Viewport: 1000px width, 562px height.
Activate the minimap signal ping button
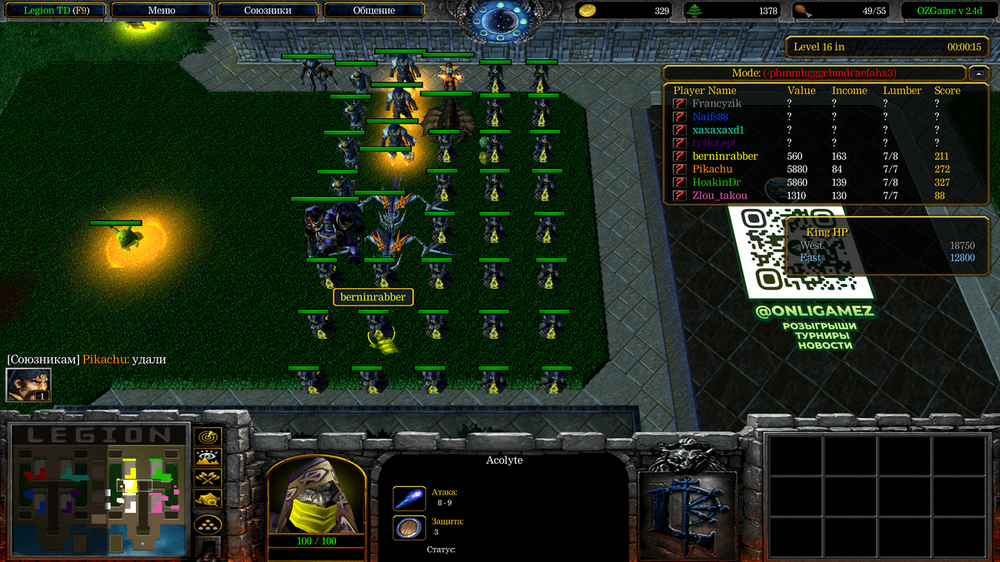click(x=208, y=437)
